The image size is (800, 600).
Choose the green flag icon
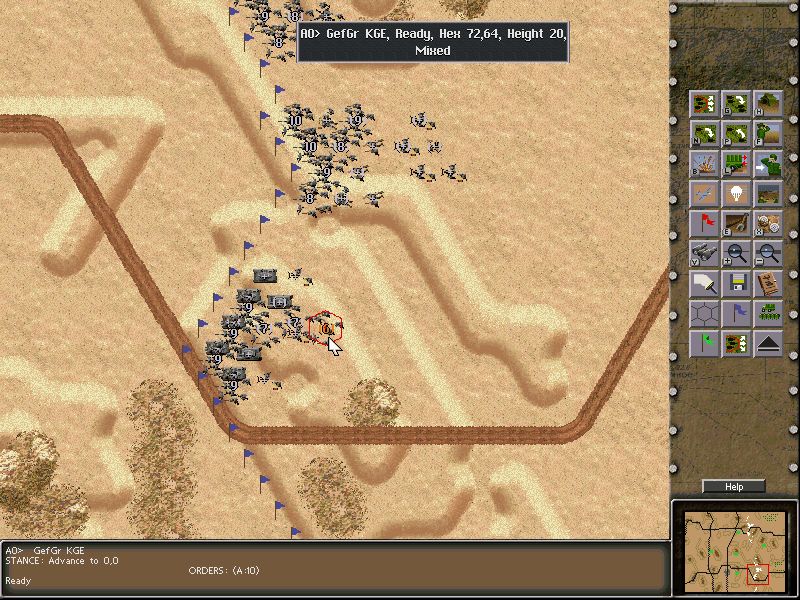(x=704, y=344)
